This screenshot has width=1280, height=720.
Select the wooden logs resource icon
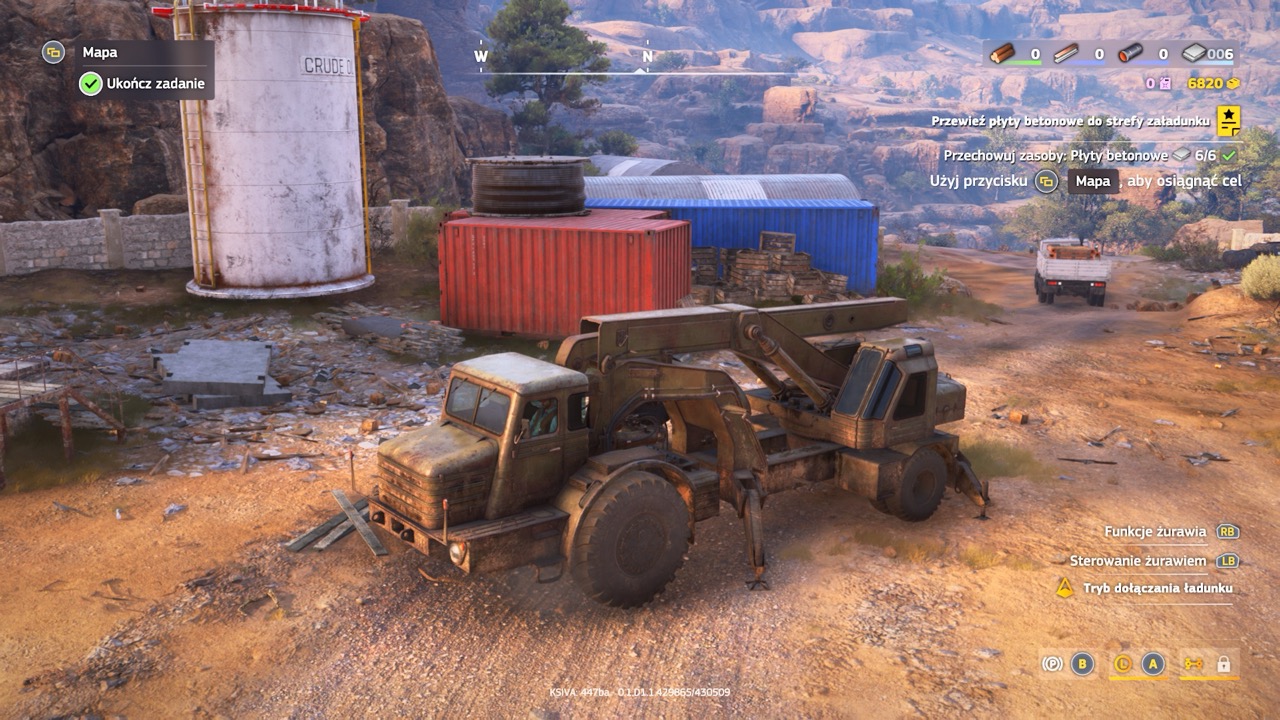pyautogui.click(x=1002, y=54)
